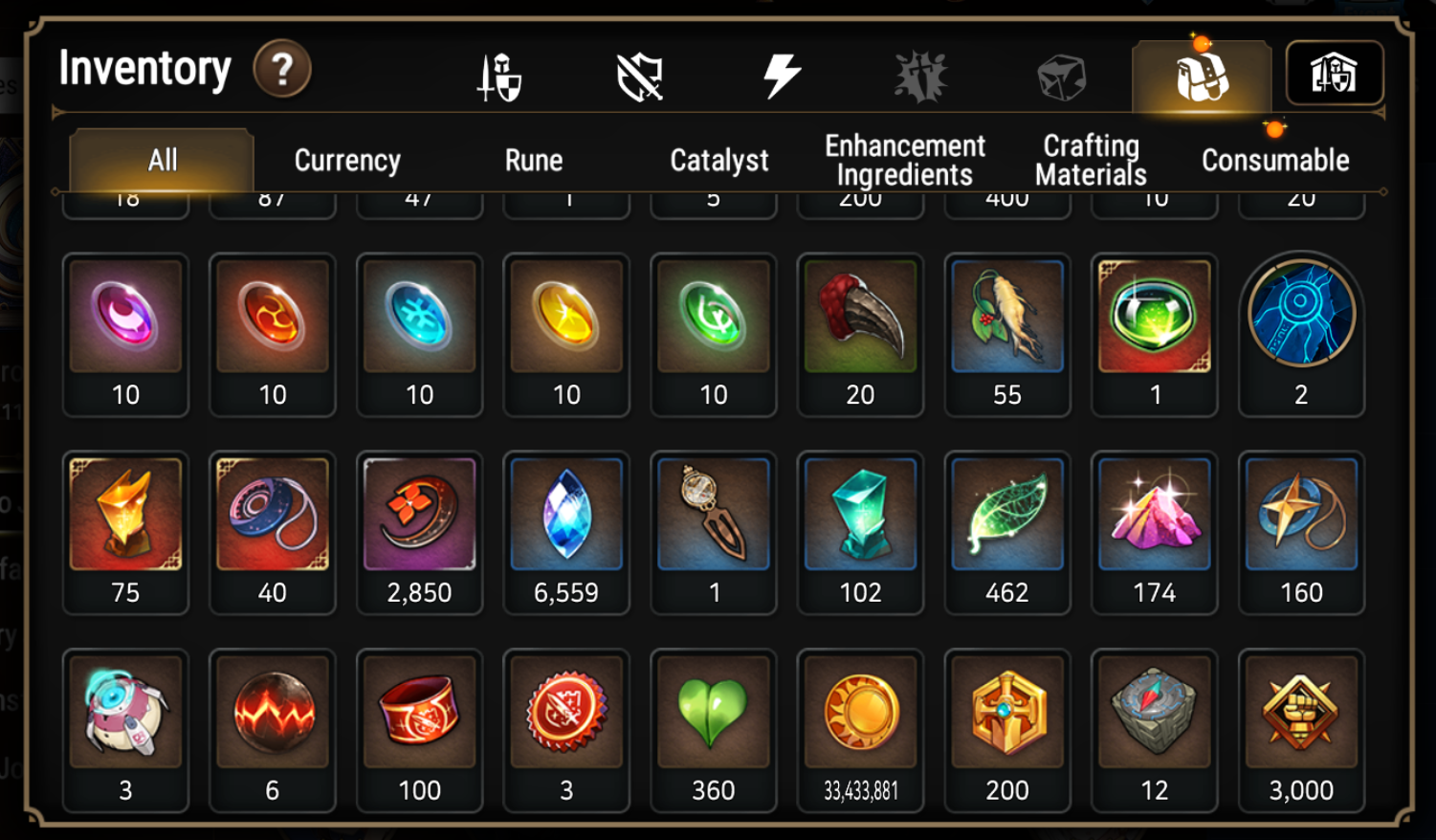Screen dimensions: 1436x840
Task: Select the Catalyst tab
Action: pos(718,160)
